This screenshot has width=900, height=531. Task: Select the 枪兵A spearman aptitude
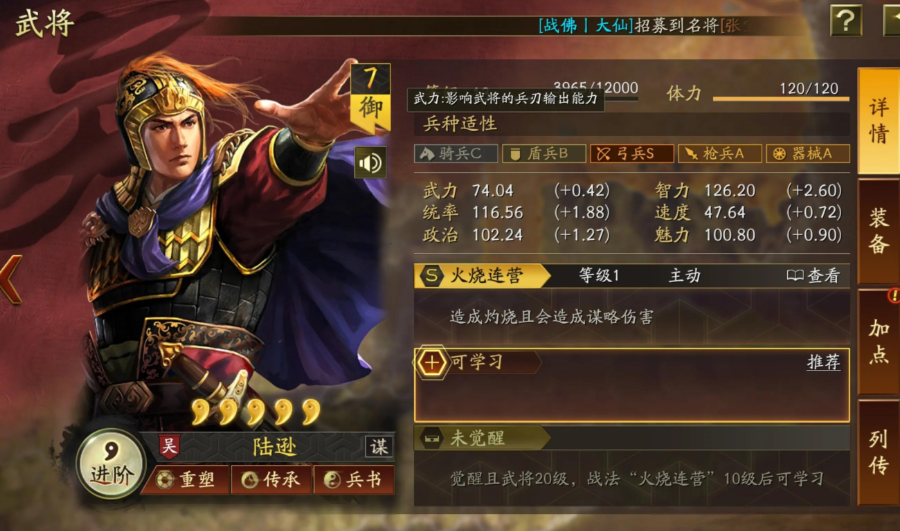[x=718, y=154]
